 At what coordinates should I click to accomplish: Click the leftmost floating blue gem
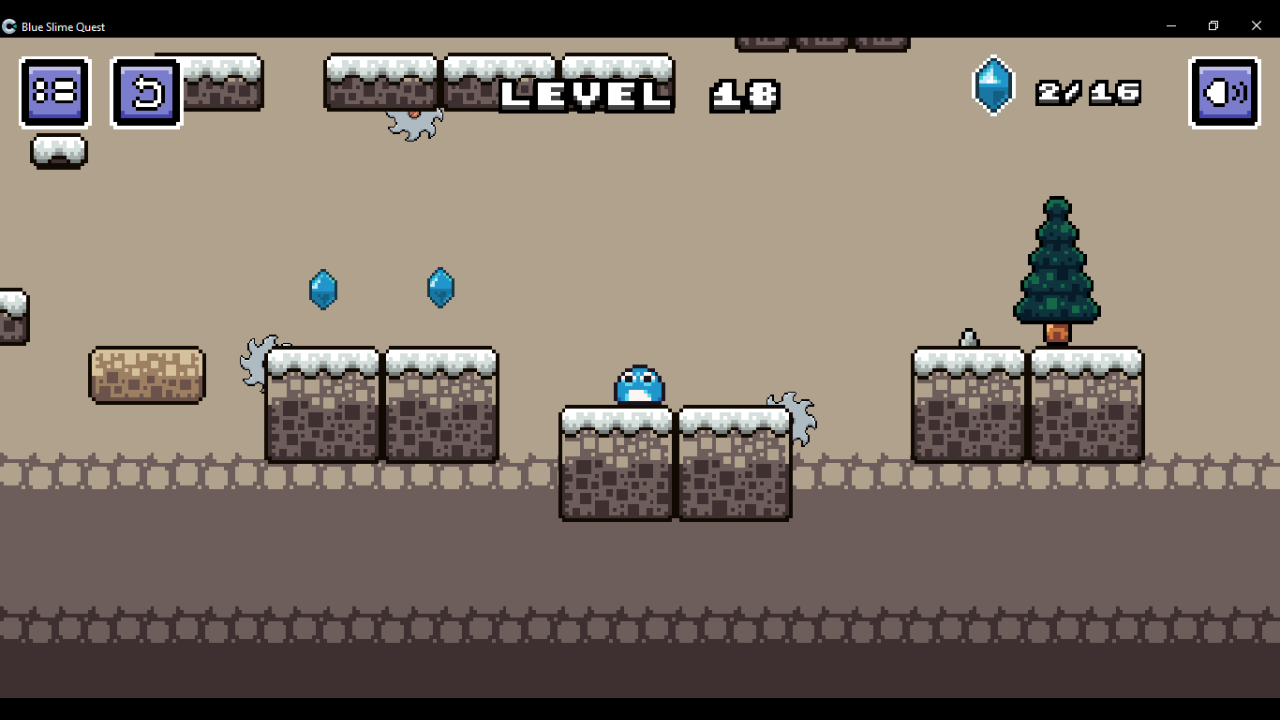[323, 289]
